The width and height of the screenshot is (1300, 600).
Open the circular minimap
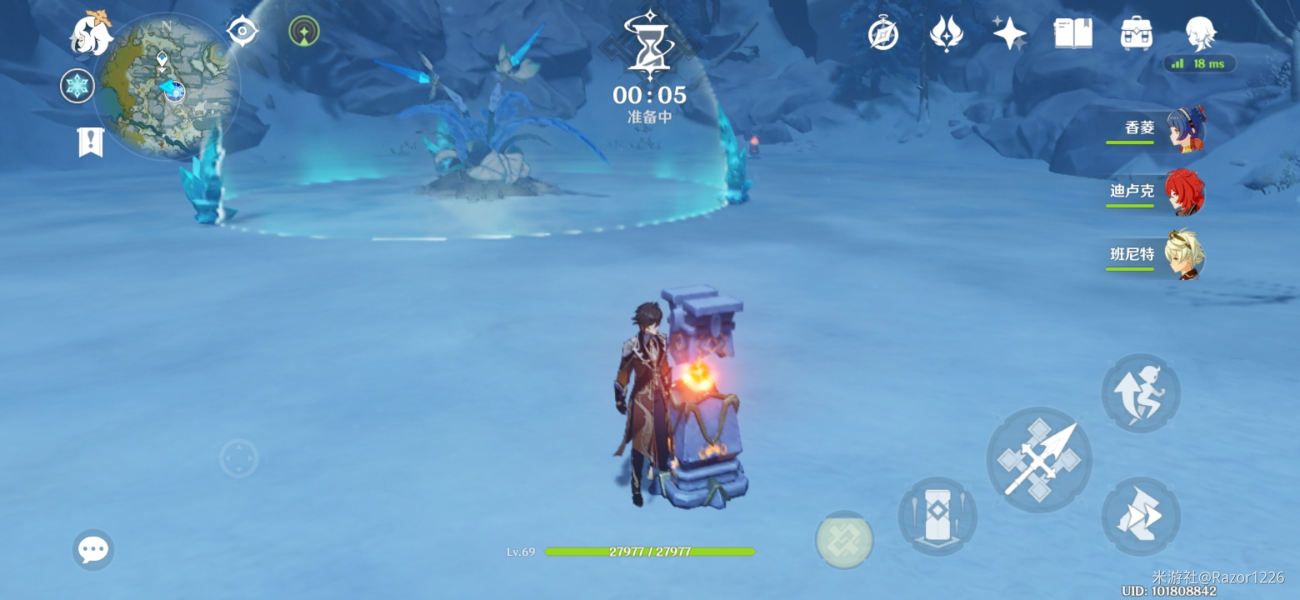point(167,86)
